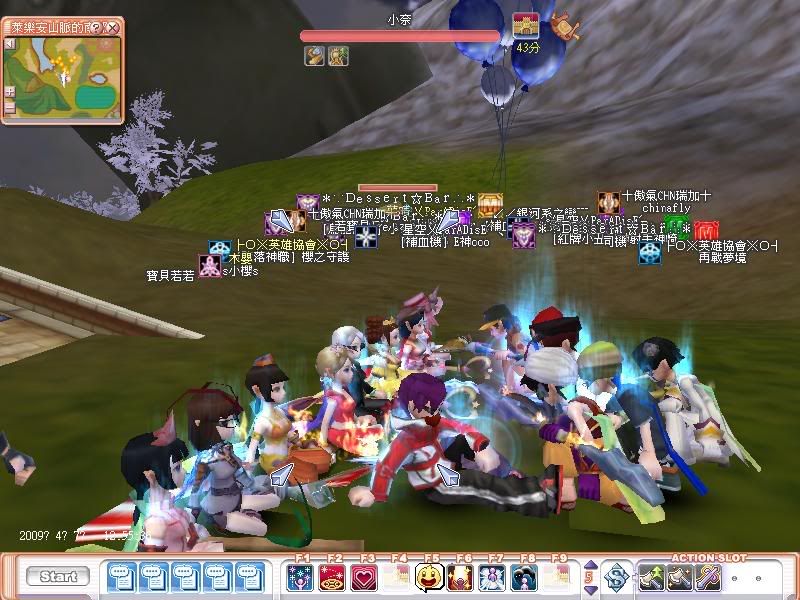Click the minimap terrain view

[x=68, y=78]
